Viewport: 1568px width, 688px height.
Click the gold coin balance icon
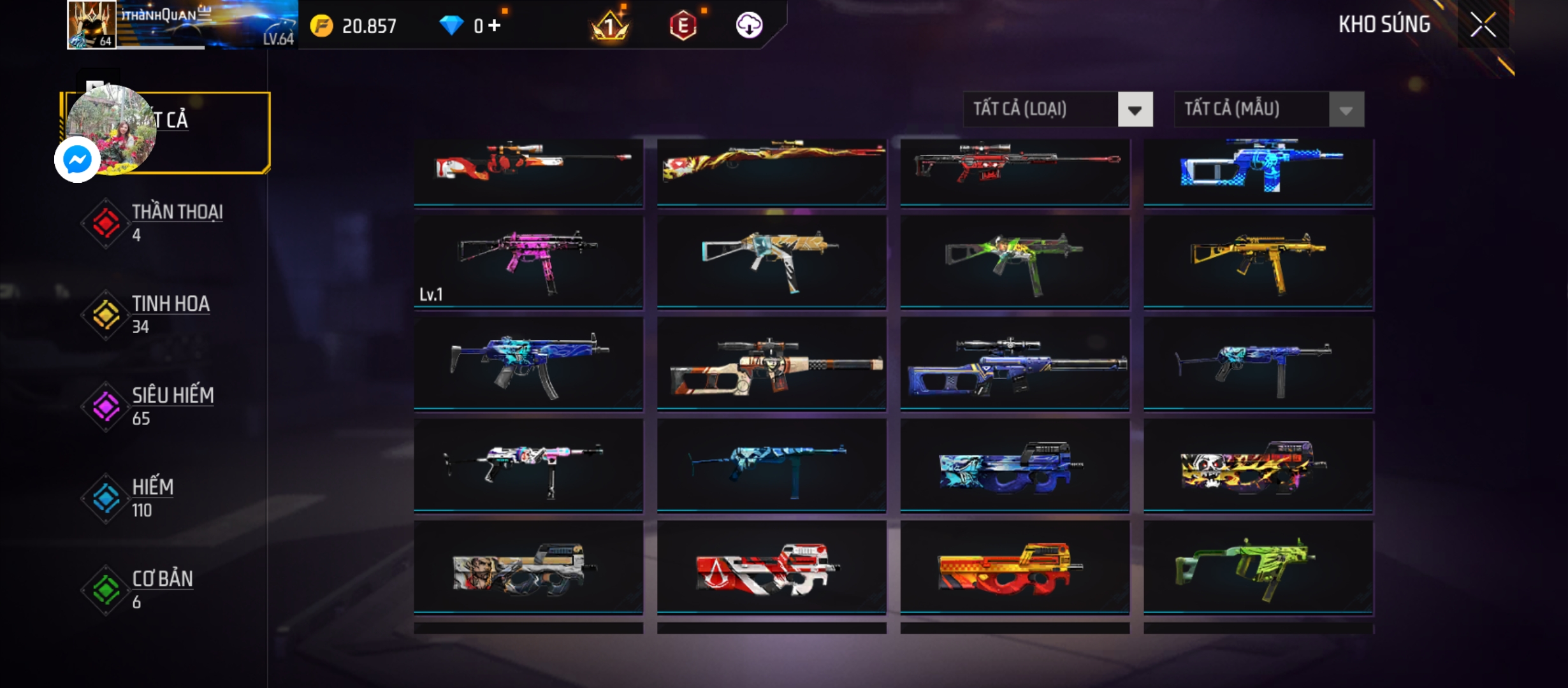coord(322,26)
